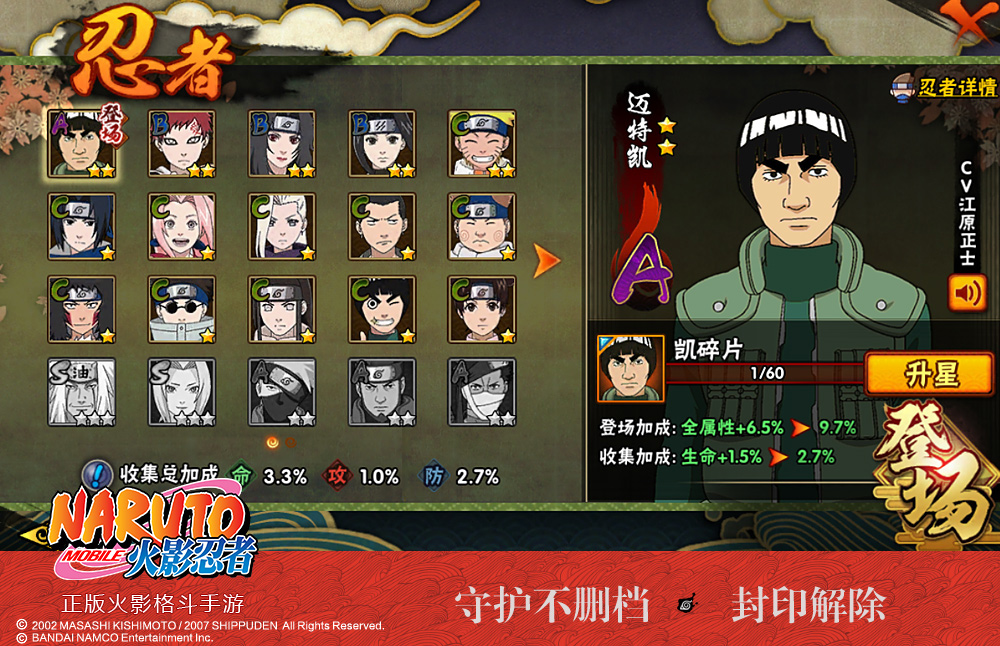Select the winking Rock Lee portrait

[382, 310]
